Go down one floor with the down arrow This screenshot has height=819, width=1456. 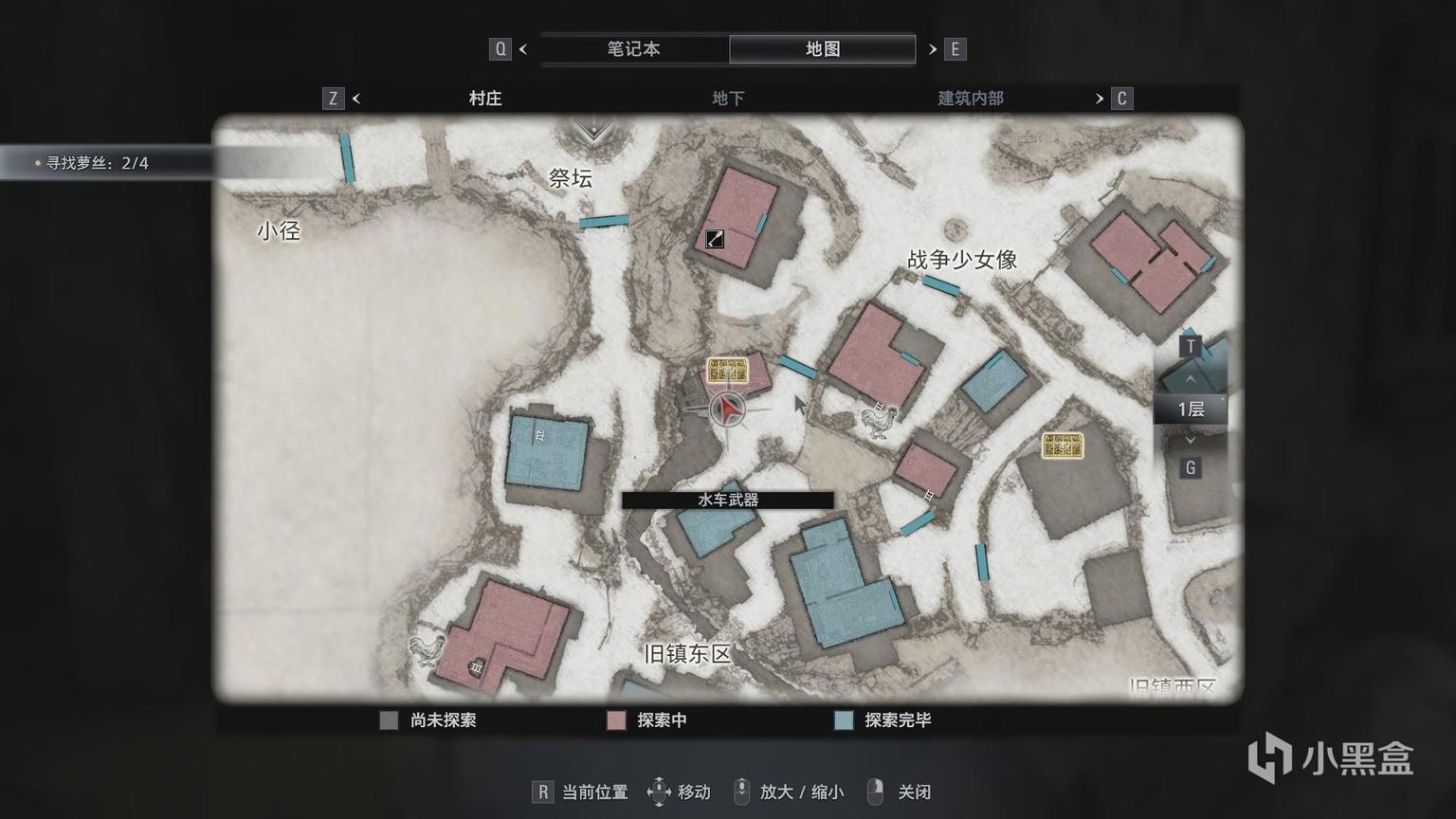tap(1191, 440)
